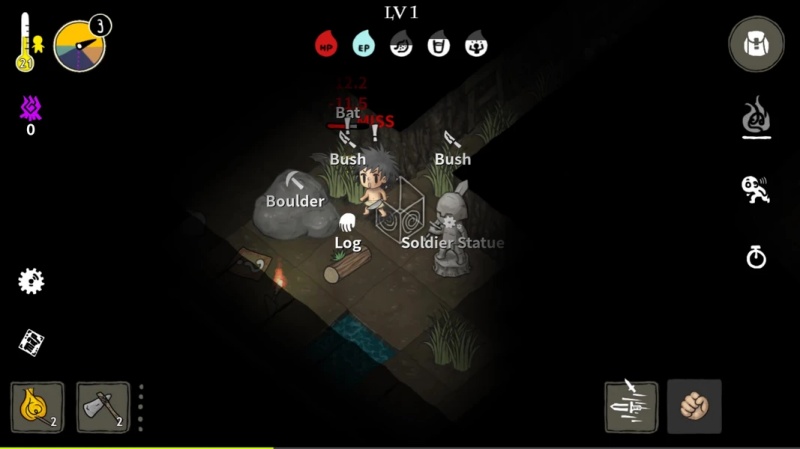Open the gear settings menu
This screenshot has height=449, width=800.
tap(31, 281)
